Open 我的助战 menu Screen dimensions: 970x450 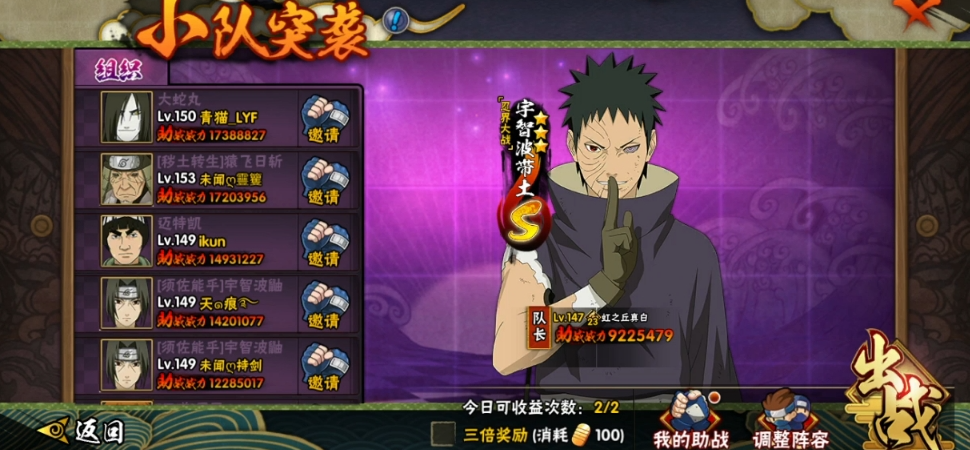690,420
